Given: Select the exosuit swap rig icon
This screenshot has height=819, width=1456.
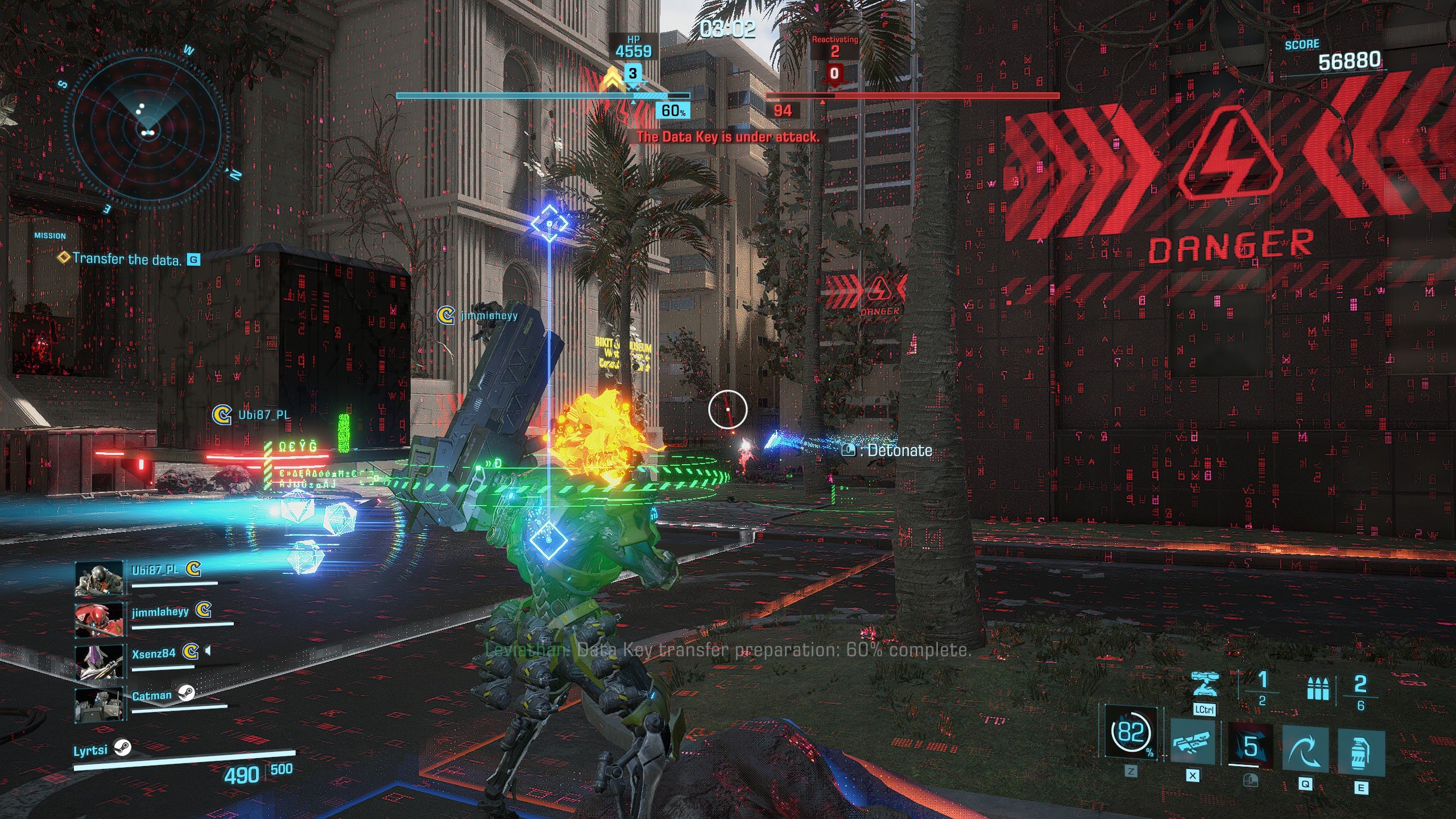Looking at the screenshot, I should tap(1192, 743).
